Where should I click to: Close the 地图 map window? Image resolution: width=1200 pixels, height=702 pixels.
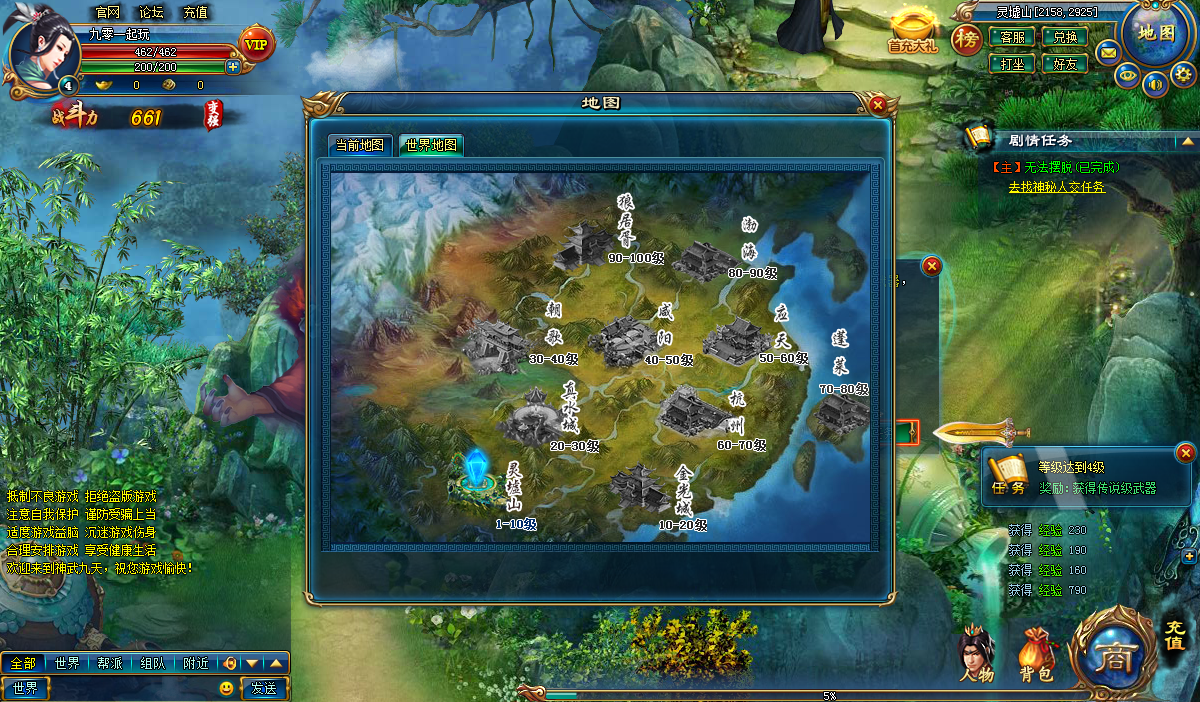click(x=878, y=104)
